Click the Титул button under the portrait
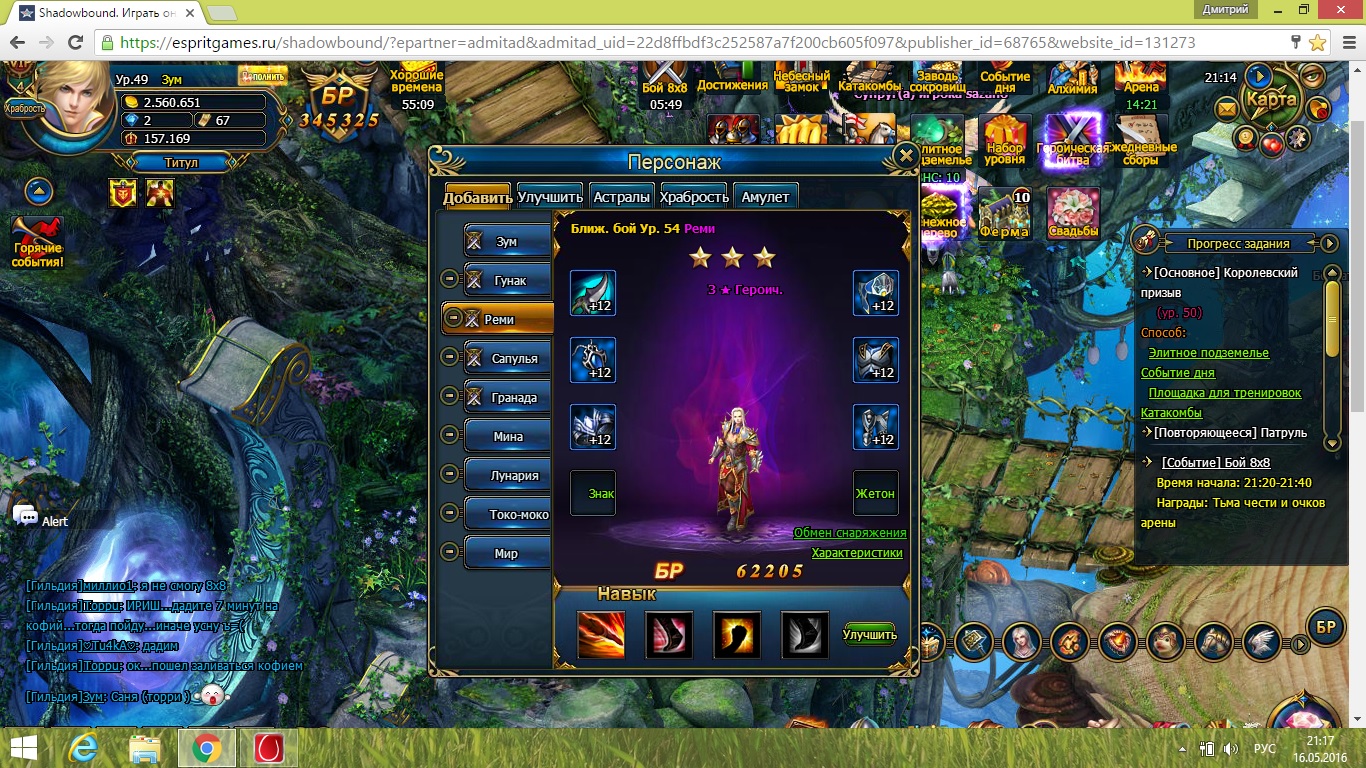The height and width of the screenshot is (768, 1366). pyautogui.click(x=180, y=162)
